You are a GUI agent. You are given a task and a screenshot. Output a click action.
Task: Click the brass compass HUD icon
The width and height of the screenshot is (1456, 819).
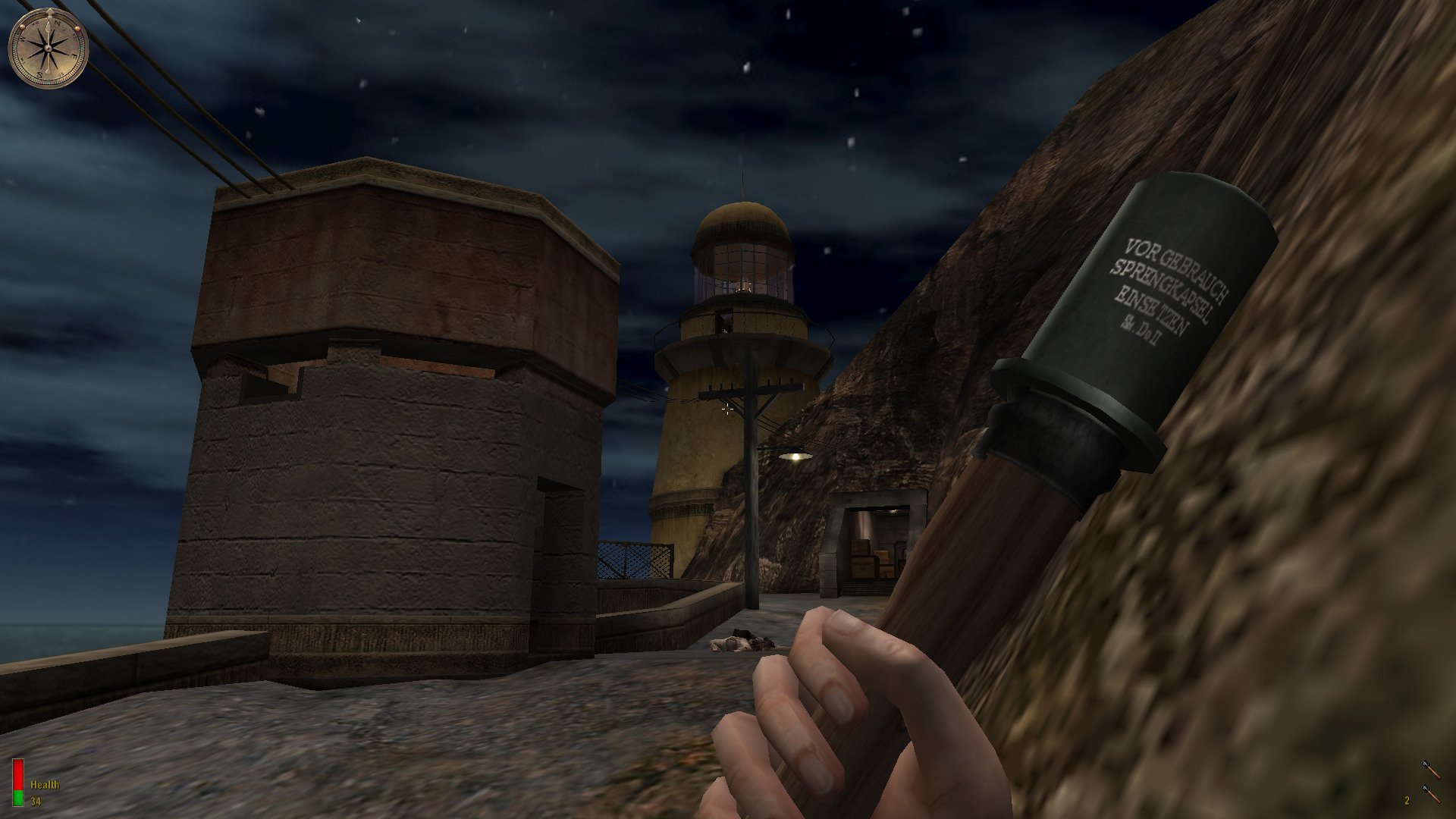coord(49,49)
